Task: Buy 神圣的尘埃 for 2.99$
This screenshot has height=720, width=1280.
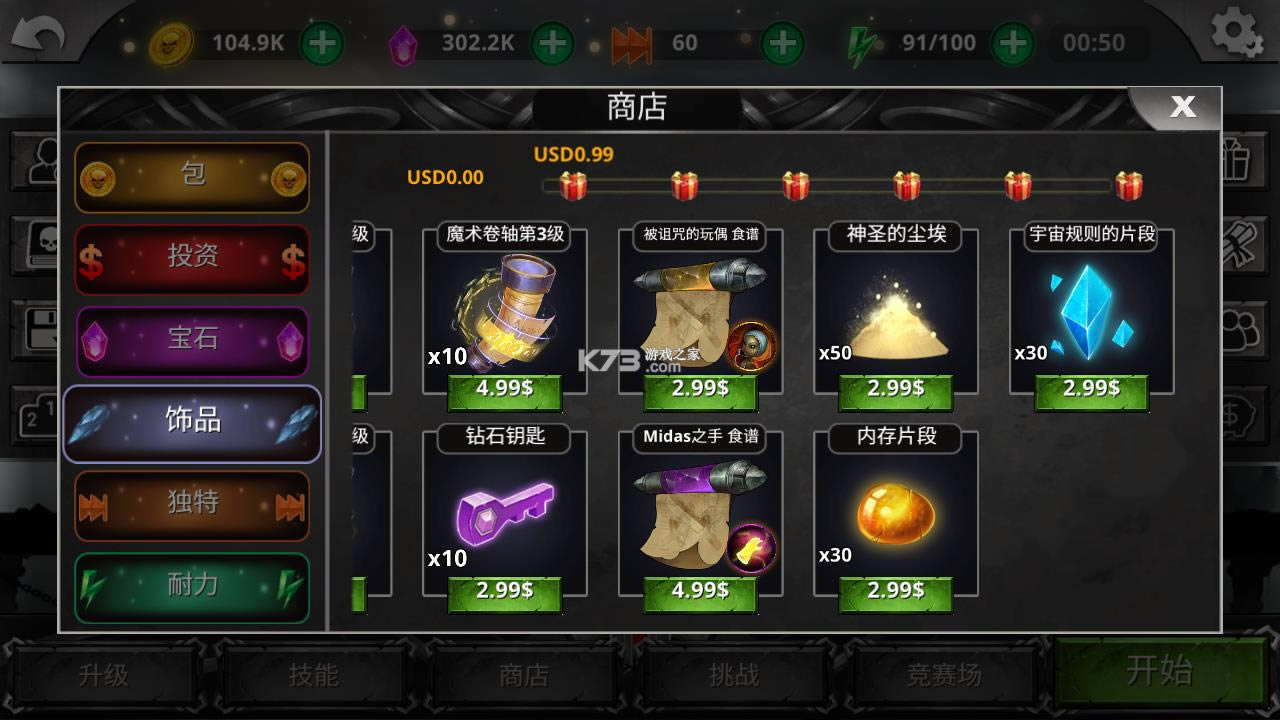Action: pos(895,390)
